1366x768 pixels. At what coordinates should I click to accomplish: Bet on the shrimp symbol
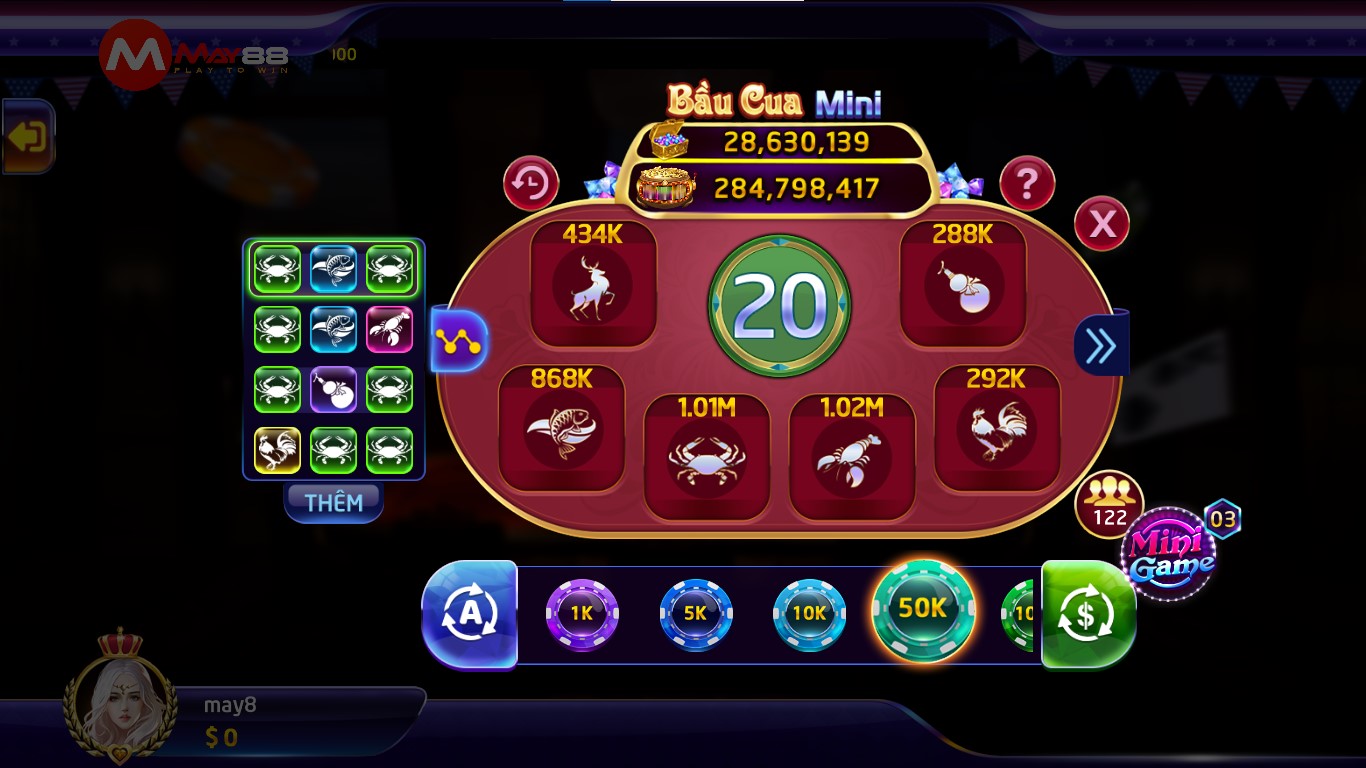851,455
